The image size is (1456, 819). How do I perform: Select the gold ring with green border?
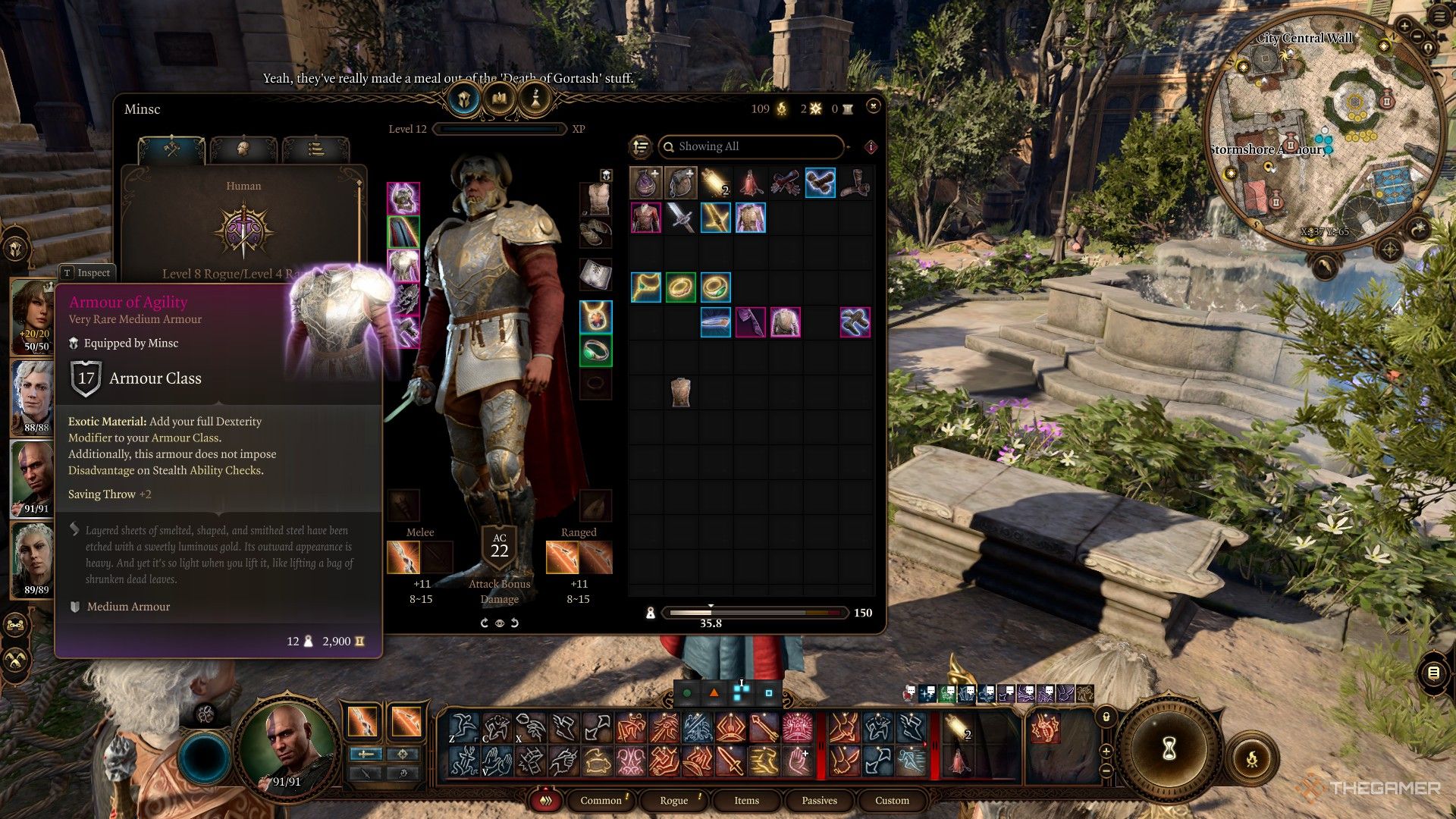pos(680,287)
